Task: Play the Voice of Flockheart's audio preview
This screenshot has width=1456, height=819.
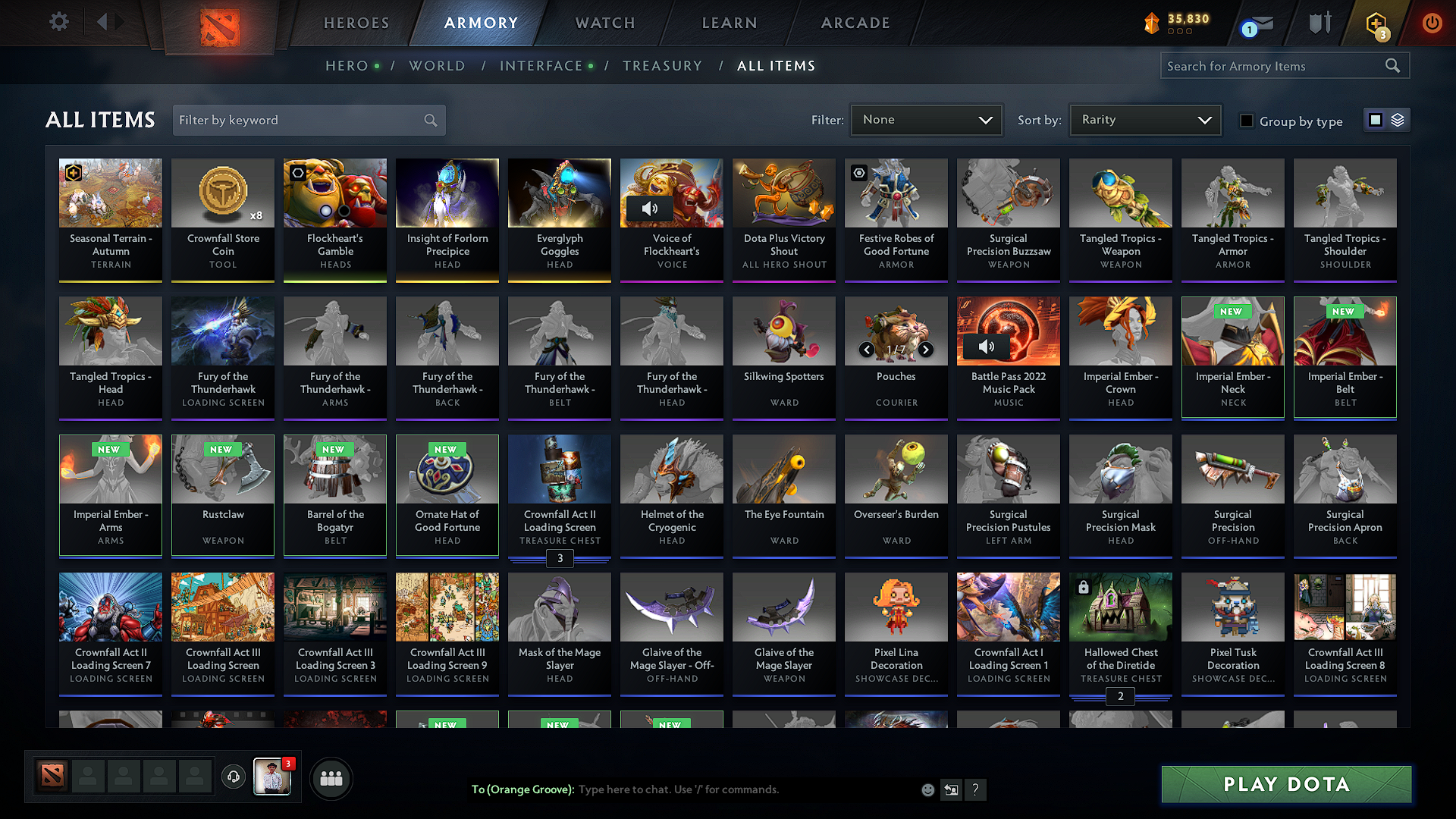Action: [x=651, y=209]
